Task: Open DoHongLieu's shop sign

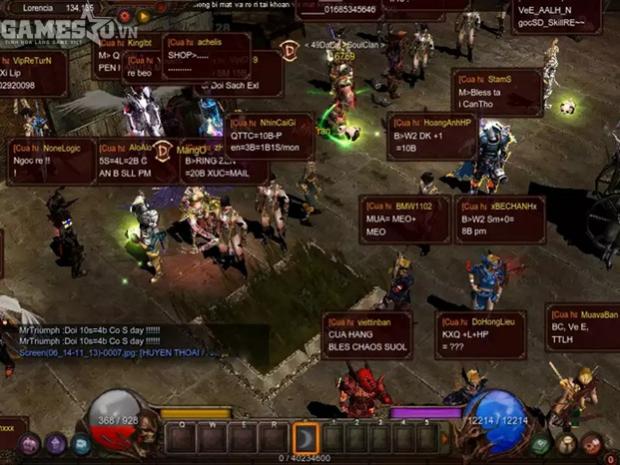Action: [x=480, y=335]
